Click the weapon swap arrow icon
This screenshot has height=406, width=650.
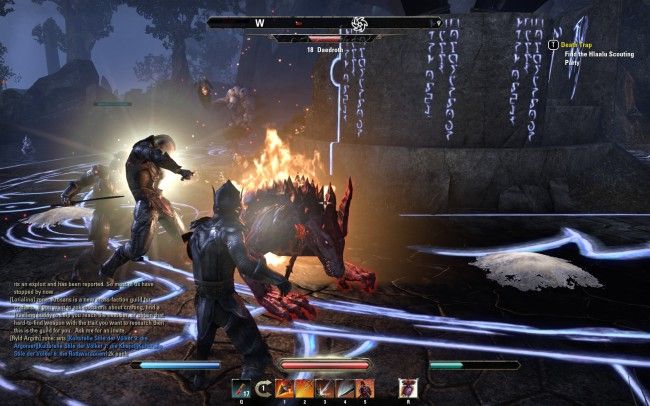pos(264,388)
